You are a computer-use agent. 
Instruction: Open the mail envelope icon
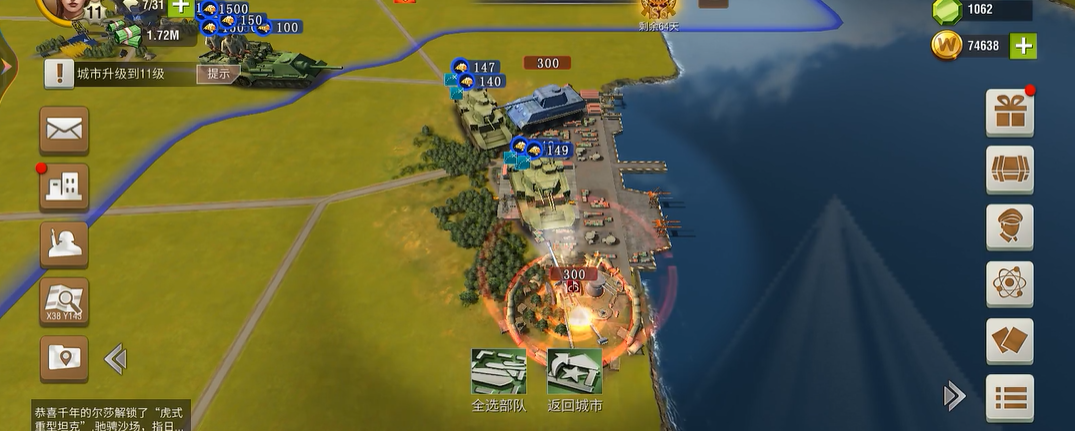[x=64, y=130]
